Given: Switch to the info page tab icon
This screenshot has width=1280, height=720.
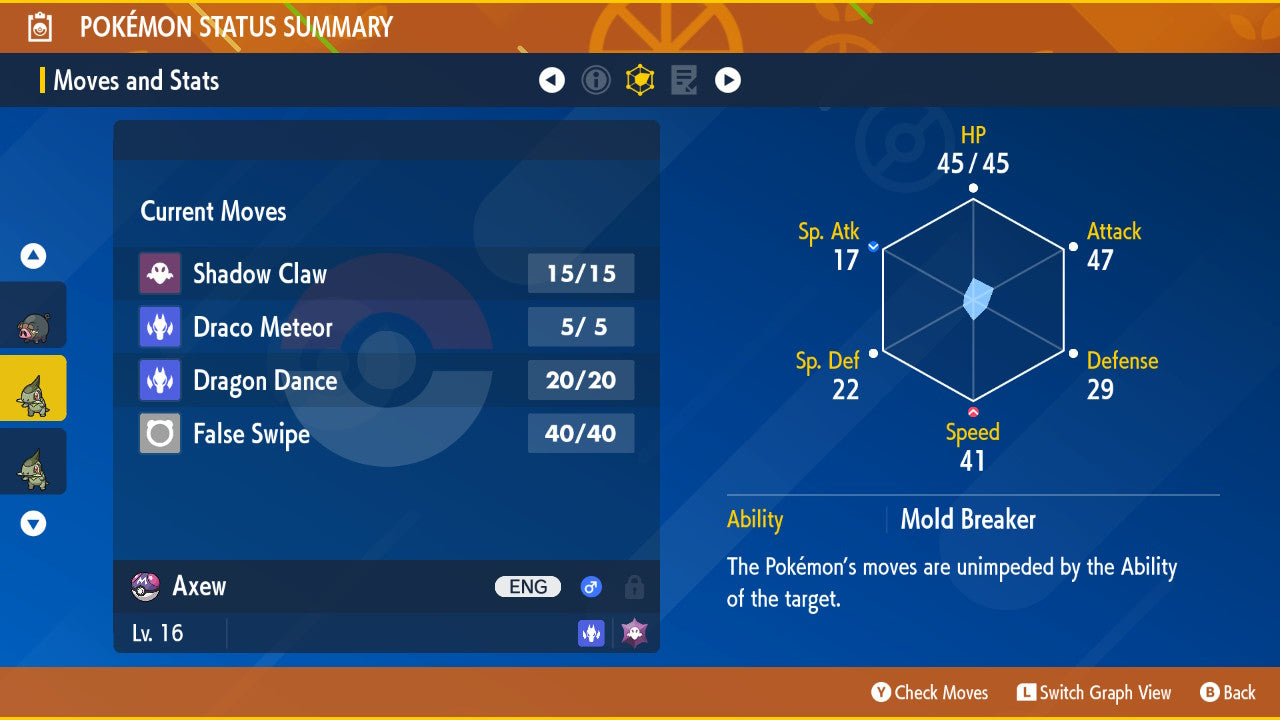Looking at the screenshot, I should (x=596, y=80).
